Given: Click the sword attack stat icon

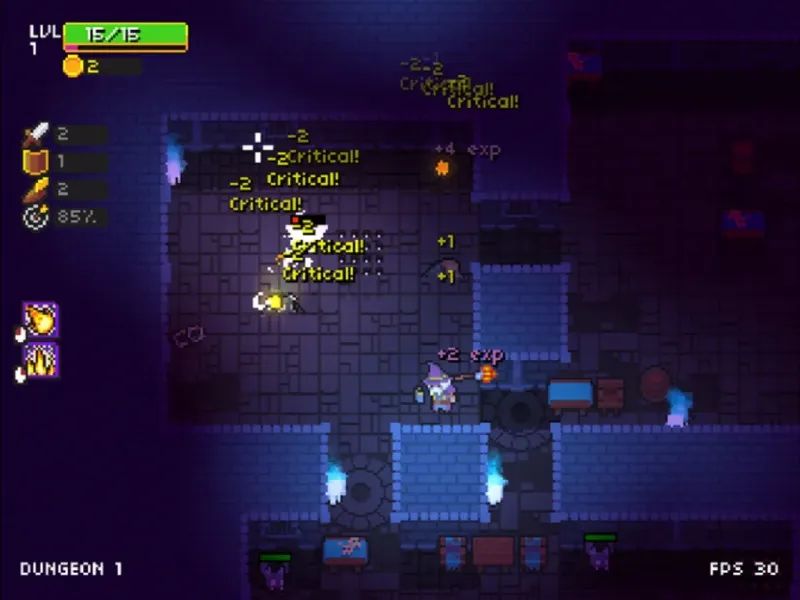Looking at the screenshot, I should coord(36,134).
